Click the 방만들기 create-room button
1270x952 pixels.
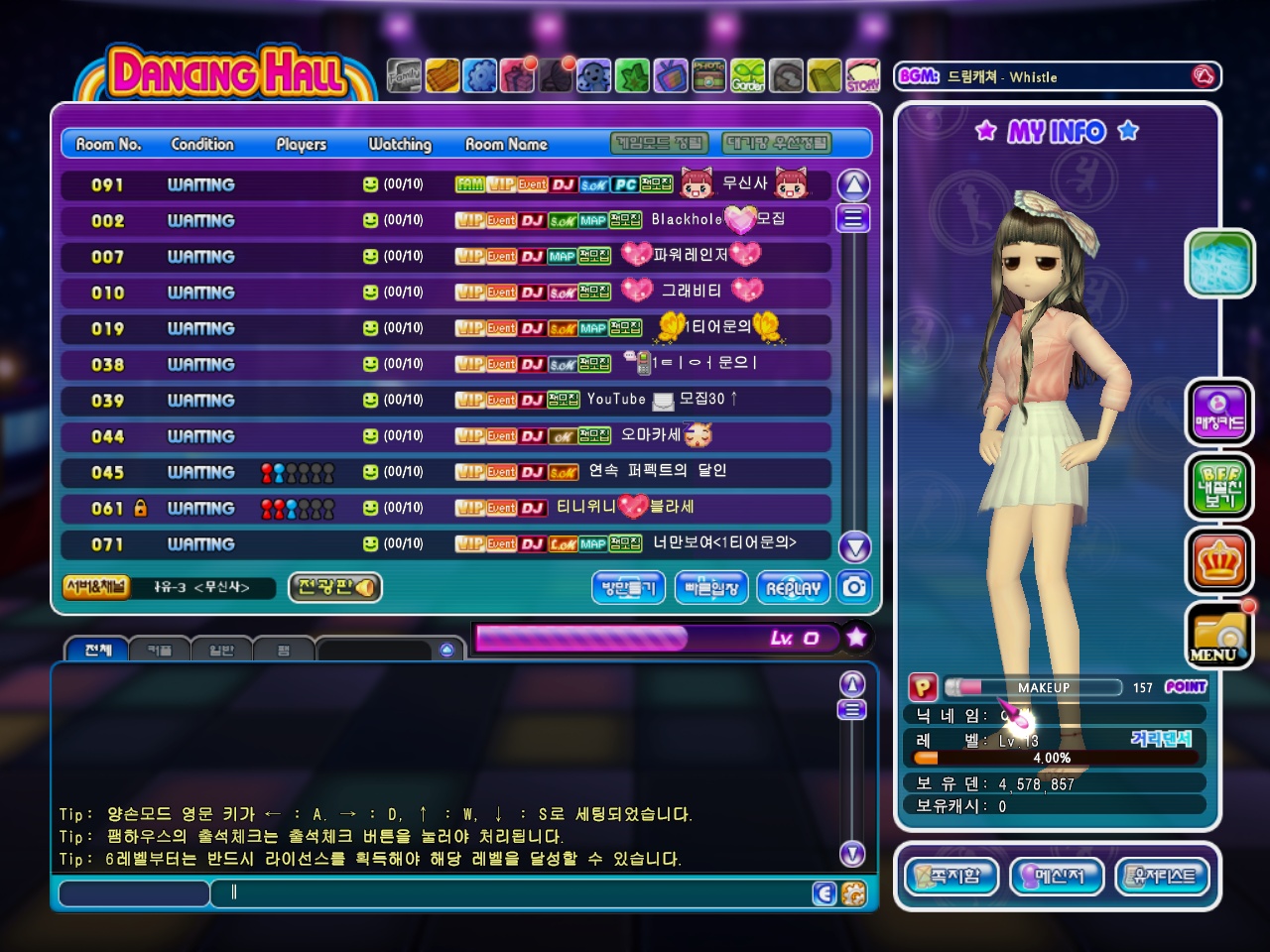click(629, 588)
